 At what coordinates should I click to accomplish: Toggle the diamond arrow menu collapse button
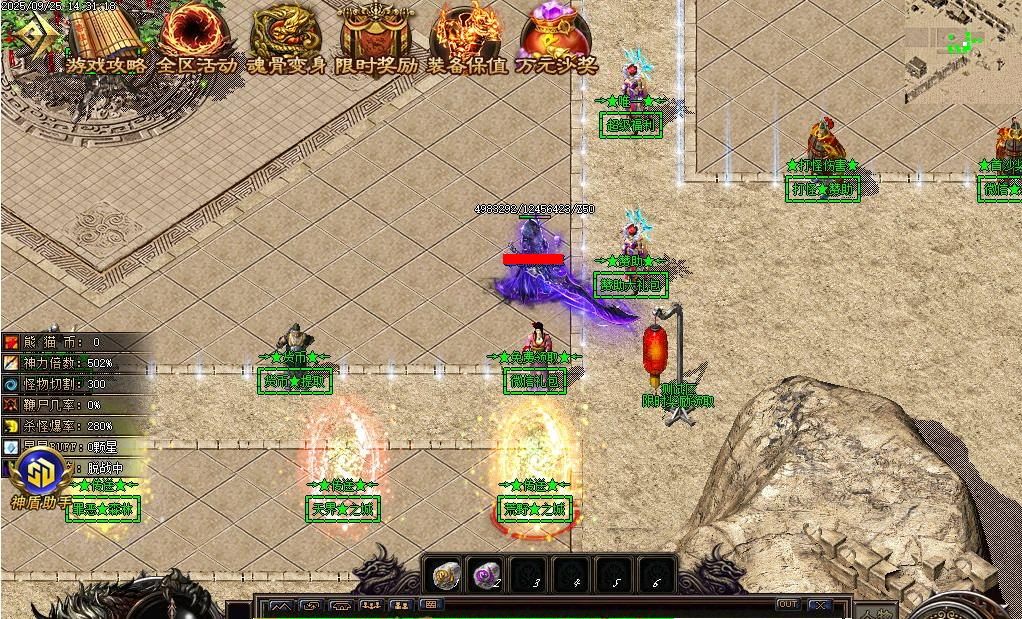coord(29,38)
